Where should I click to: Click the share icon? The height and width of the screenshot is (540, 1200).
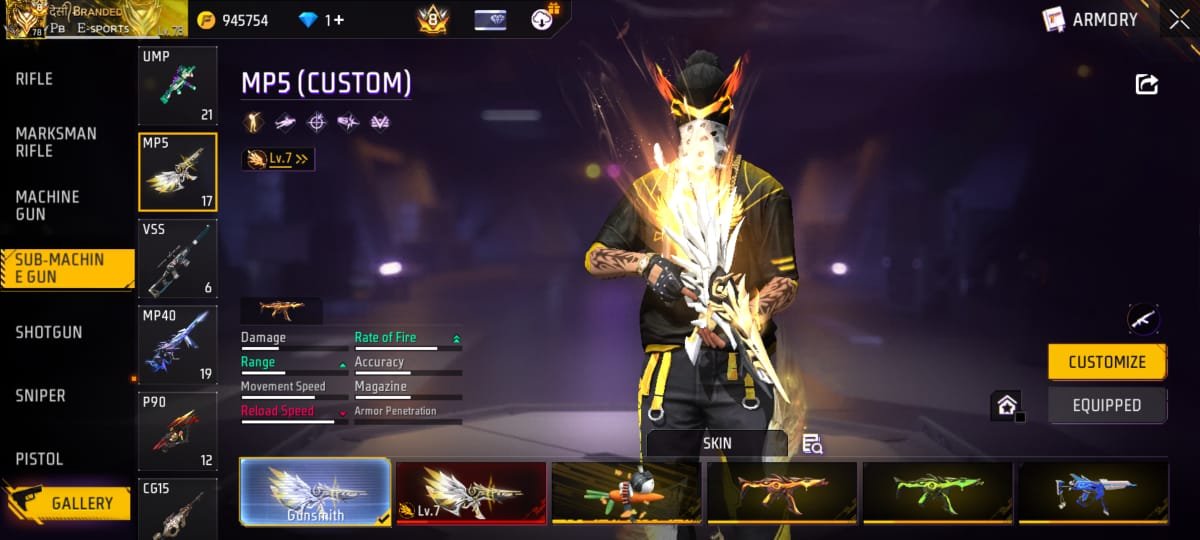pos(1146,85)
